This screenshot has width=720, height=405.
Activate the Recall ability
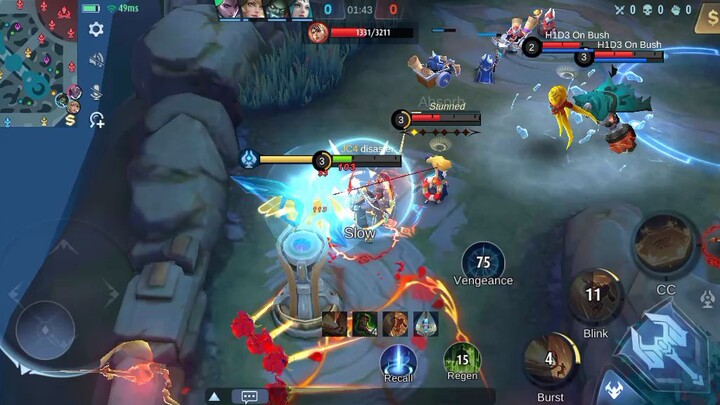point(398,361)
